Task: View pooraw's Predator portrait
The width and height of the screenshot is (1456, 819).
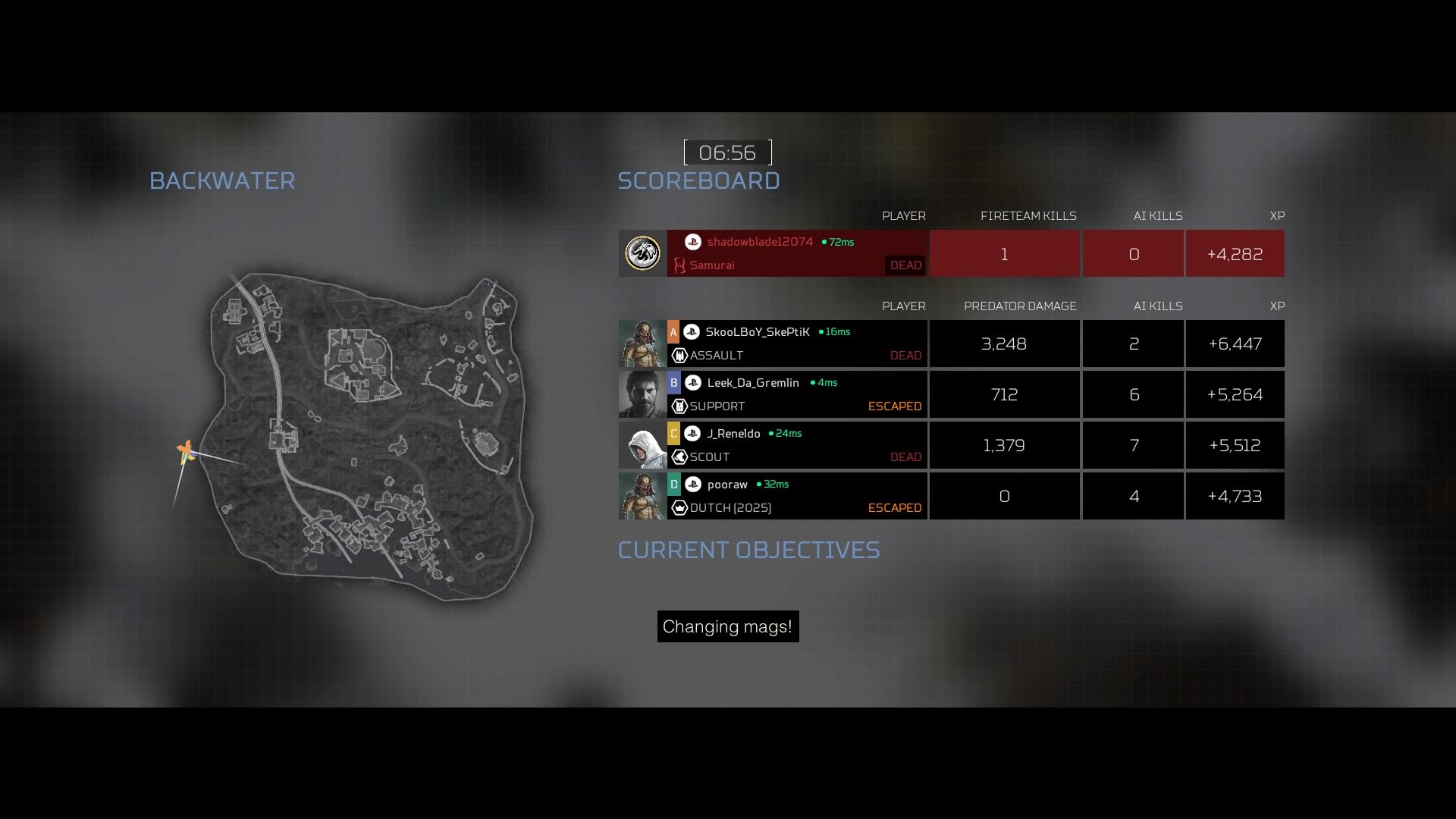Action: coord(642,496)
